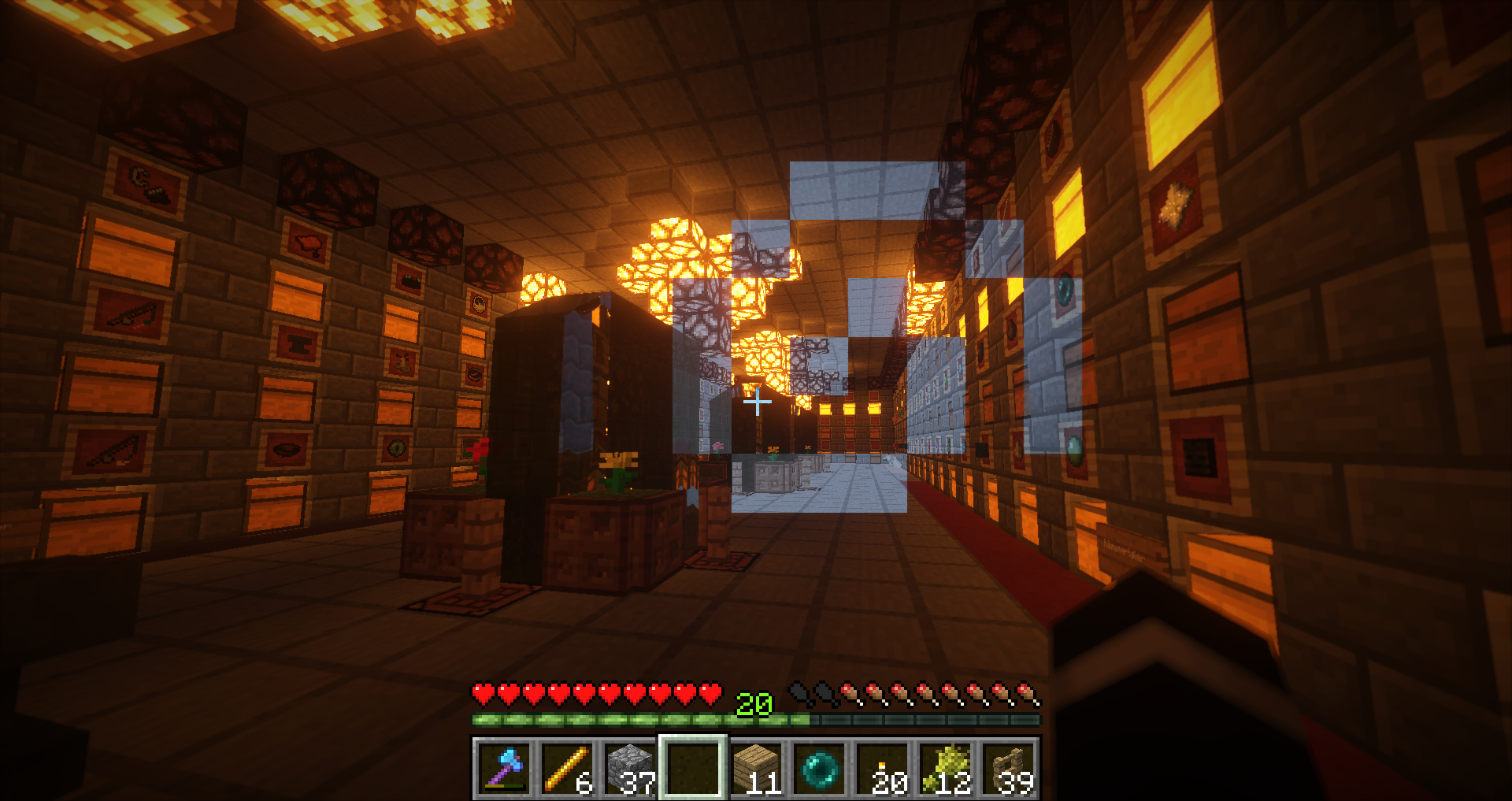The width and height of the screenshot is (1512, 801).
Task: Select the ladder stack of 39
Action: point(1008,768)
